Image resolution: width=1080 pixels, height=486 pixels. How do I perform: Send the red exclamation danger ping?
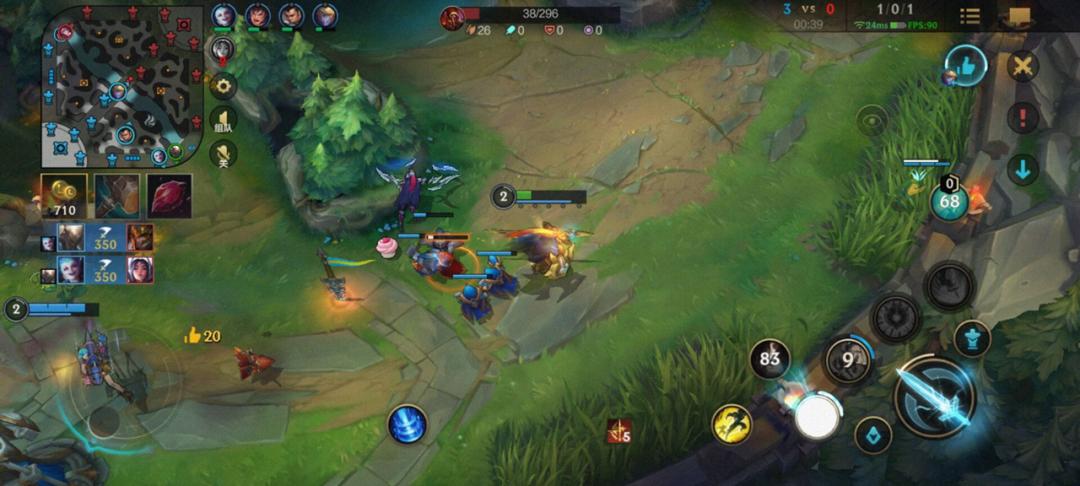1023,117
